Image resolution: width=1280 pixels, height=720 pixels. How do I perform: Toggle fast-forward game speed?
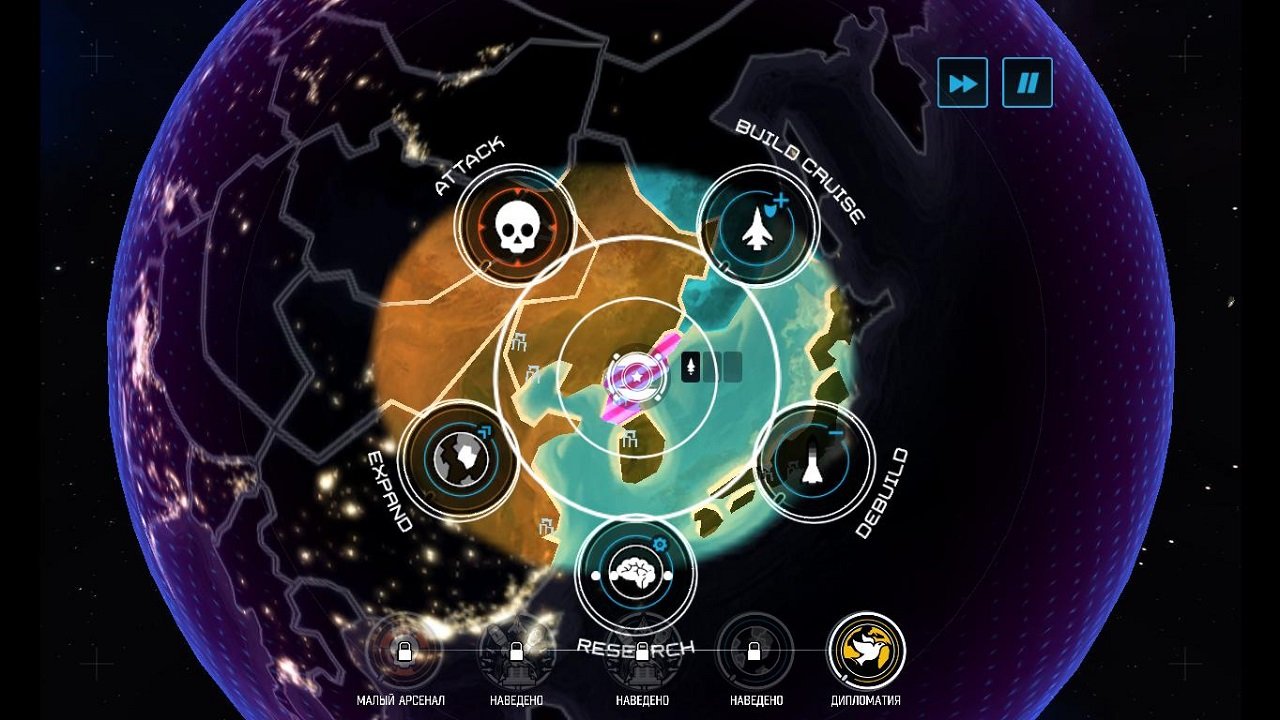point(961,82)
